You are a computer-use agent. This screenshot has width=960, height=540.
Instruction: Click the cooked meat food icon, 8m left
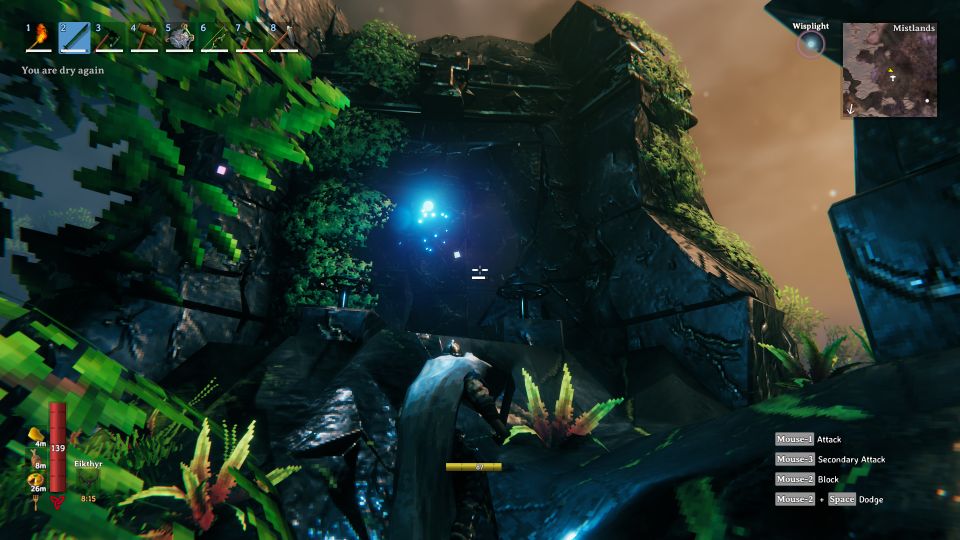pos(34,456)
